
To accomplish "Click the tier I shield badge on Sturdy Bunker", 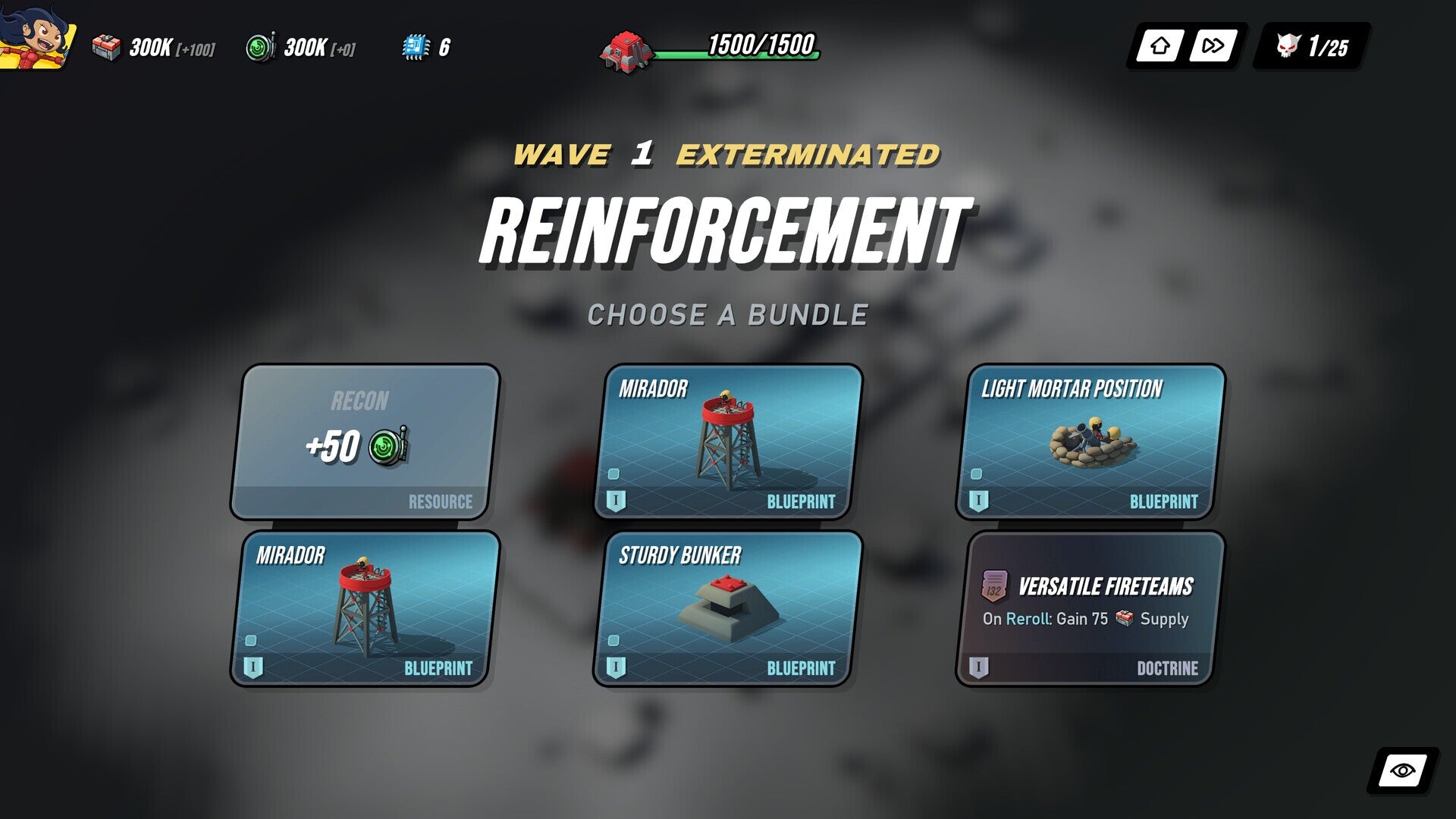I will point(616,668).
